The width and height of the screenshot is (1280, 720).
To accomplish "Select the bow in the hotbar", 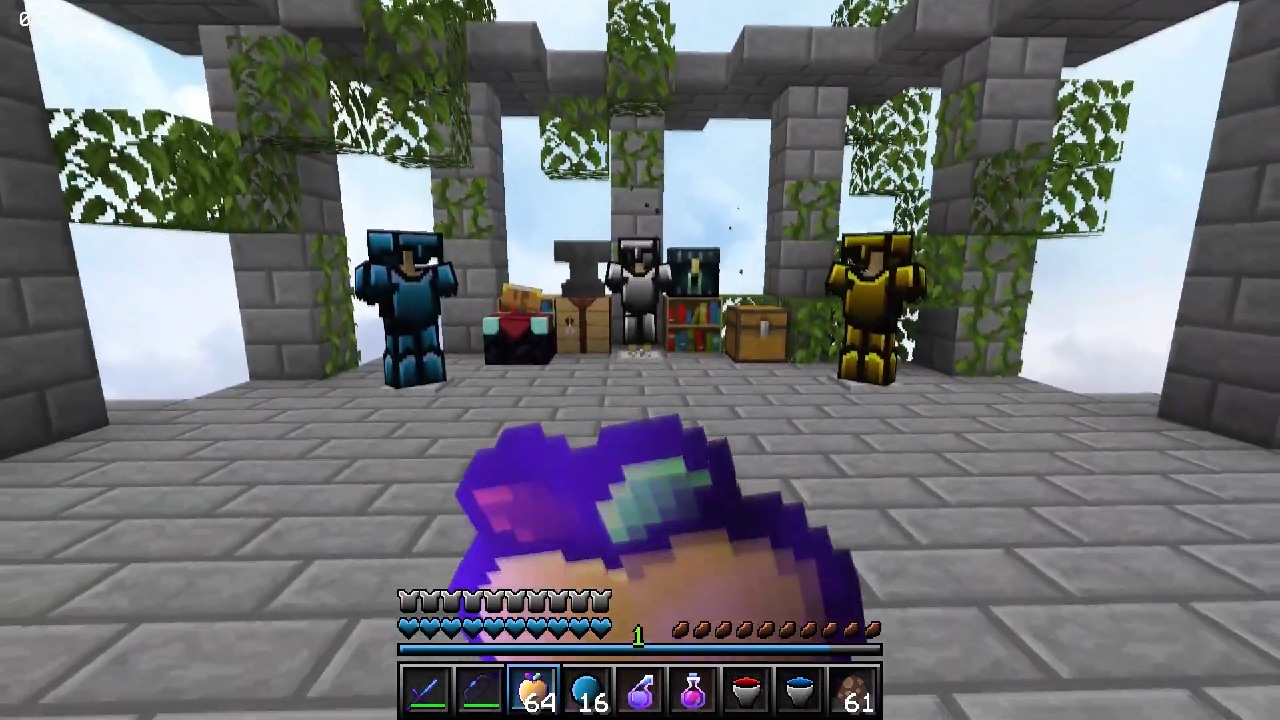I will (x=480, y=692).
